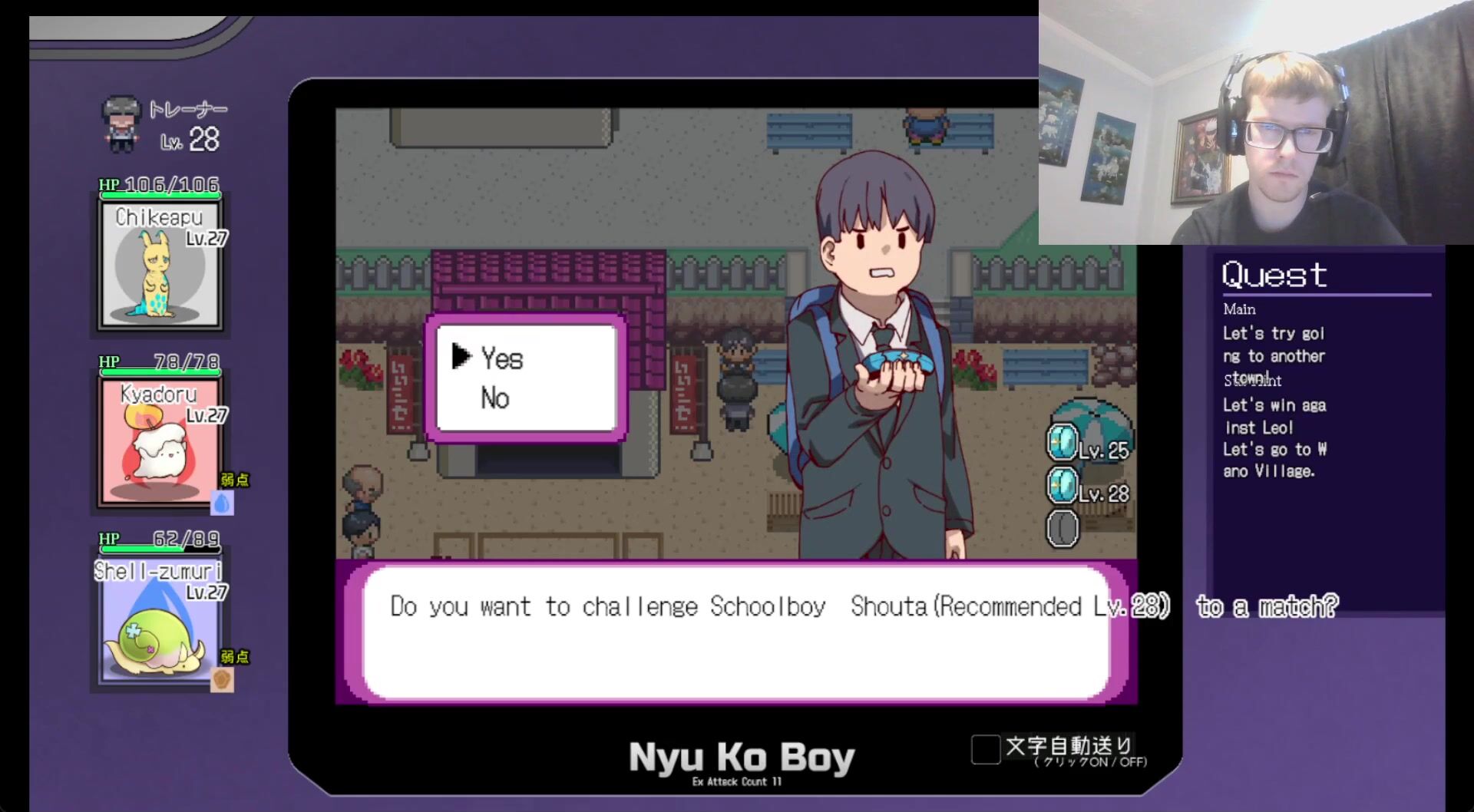Open the Quest tracker panel
Screen dimensions: 1474x812
(x=1274, y=275)
